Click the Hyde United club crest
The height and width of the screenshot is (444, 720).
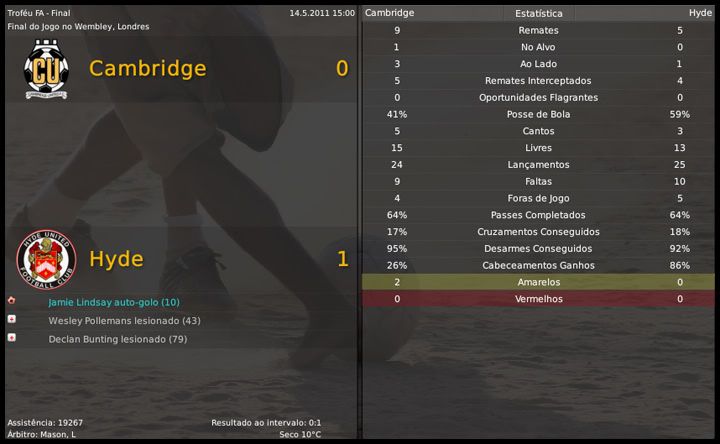(45, 259)
